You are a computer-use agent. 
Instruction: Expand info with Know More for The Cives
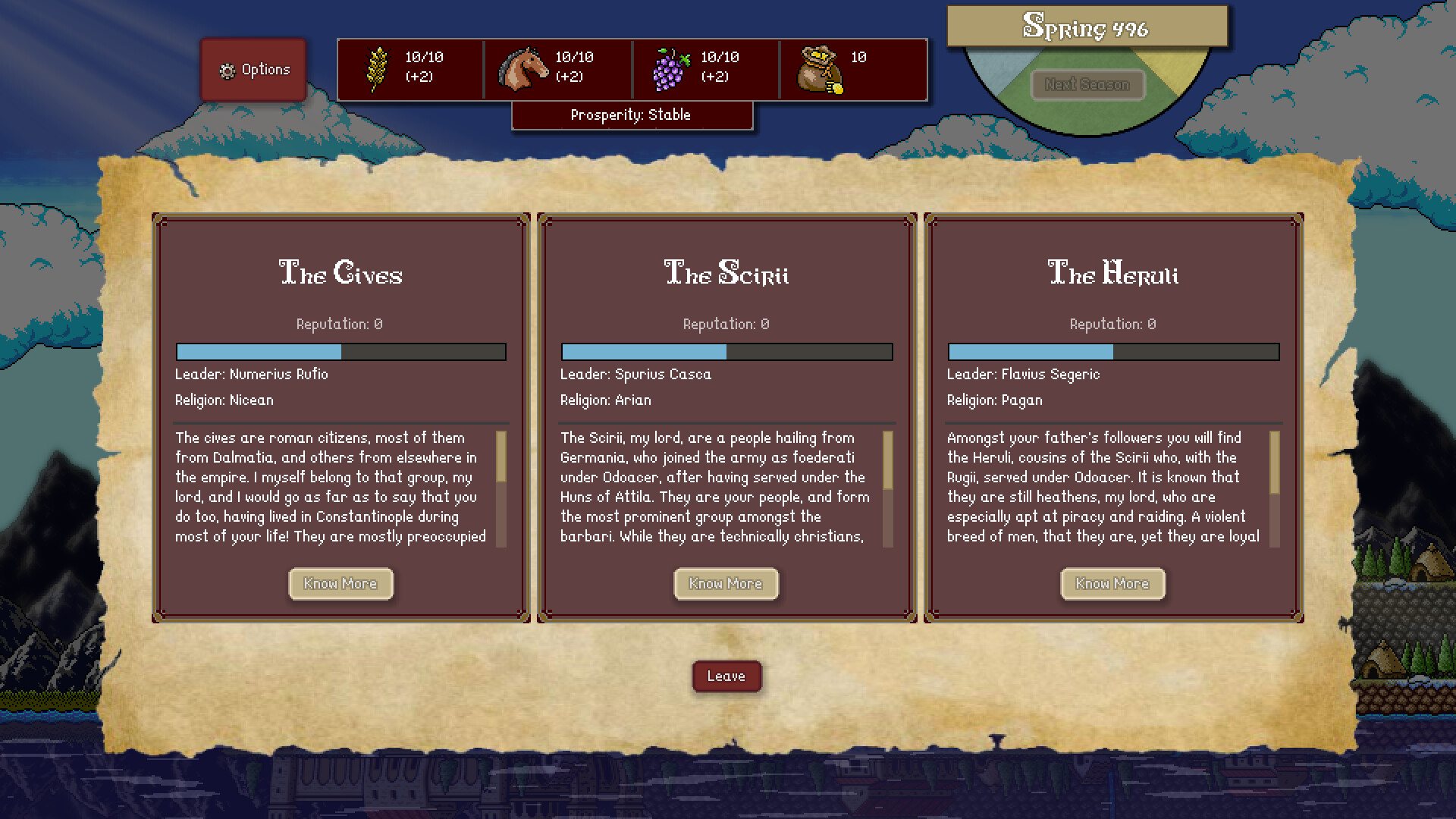(x=340, y=584)
